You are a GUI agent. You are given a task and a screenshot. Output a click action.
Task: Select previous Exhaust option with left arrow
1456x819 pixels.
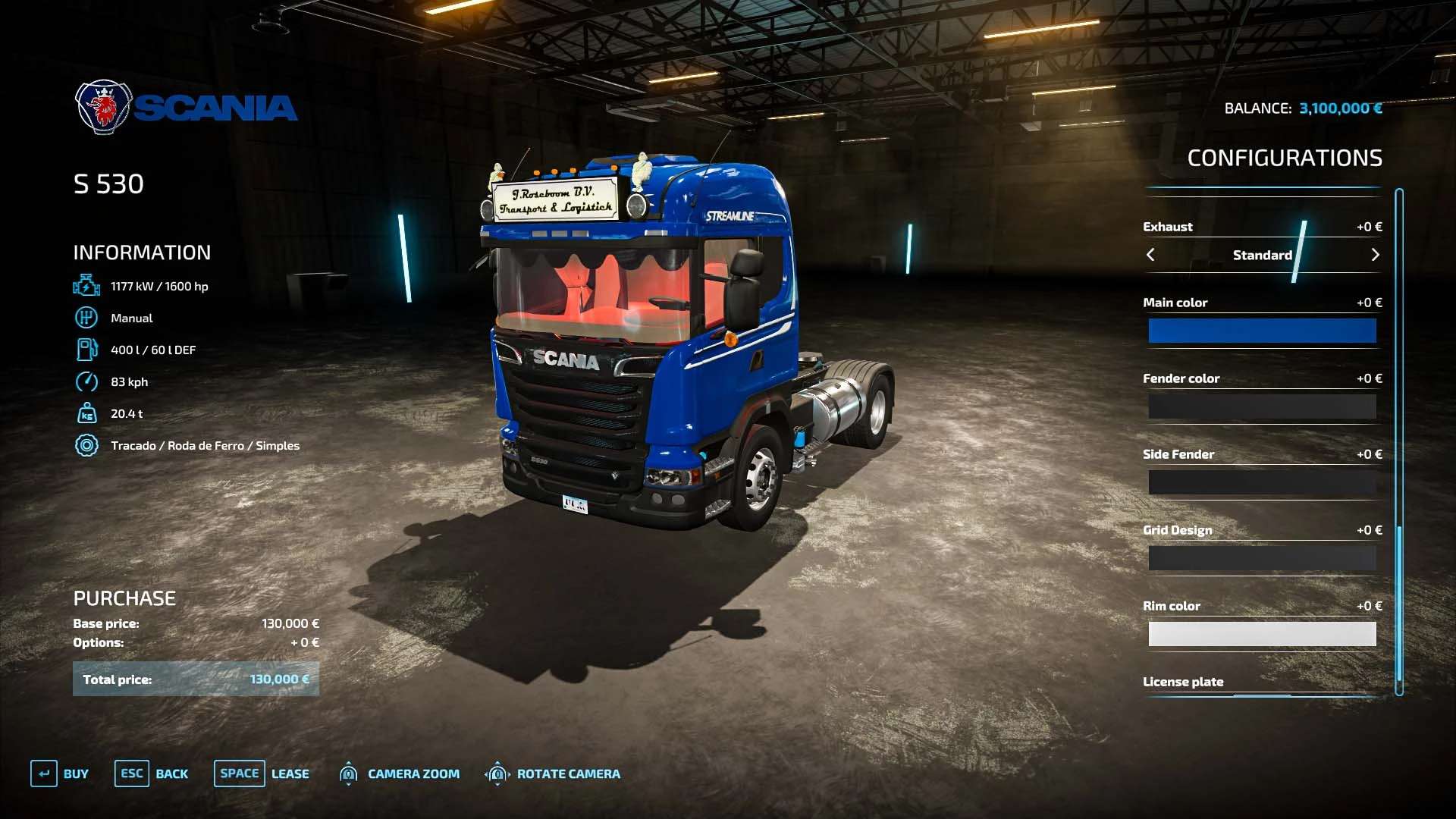click(1150, 255)
